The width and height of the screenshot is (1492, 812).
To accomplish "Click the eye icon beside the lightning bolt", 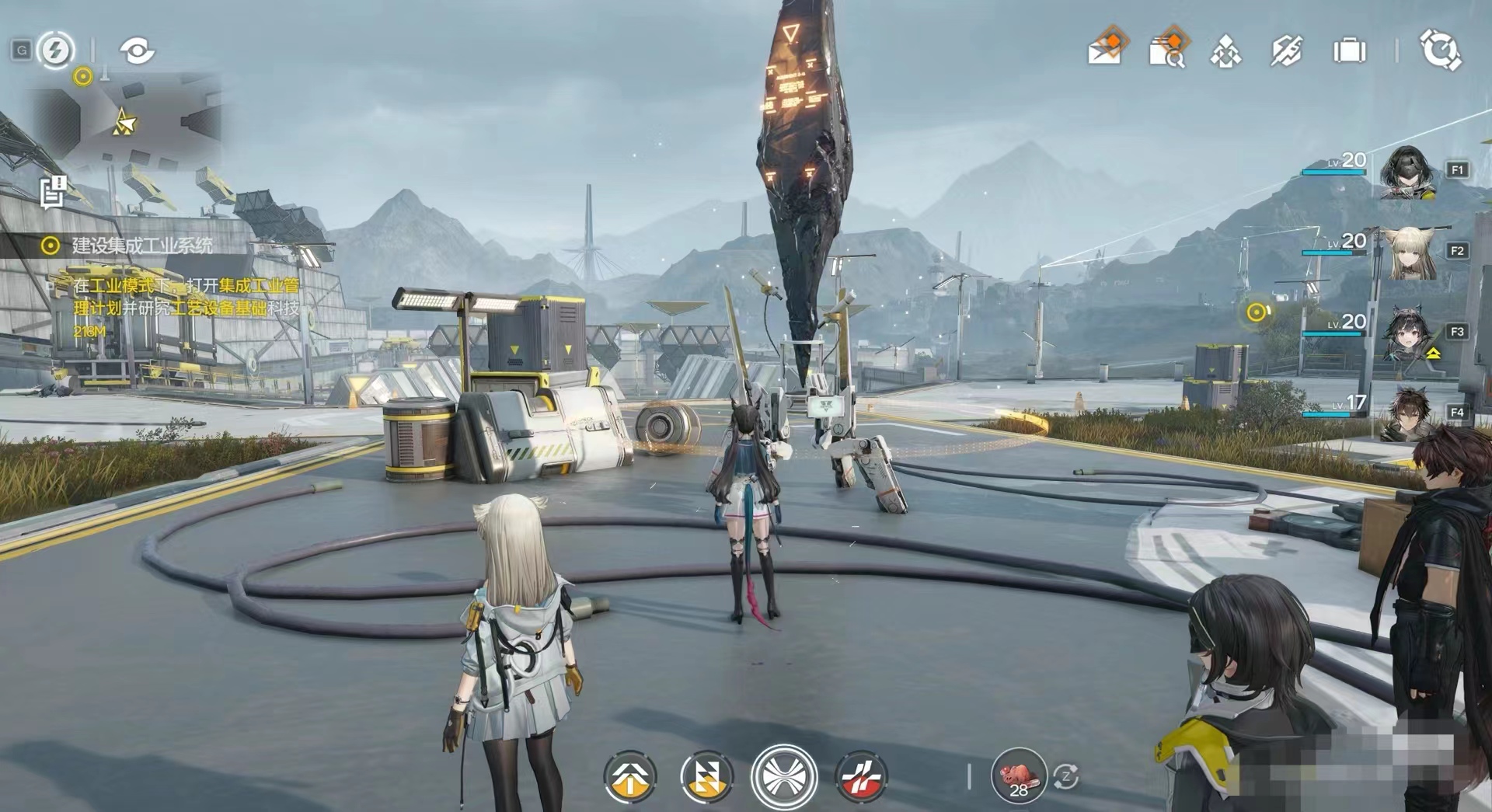I will click(137, 51).
